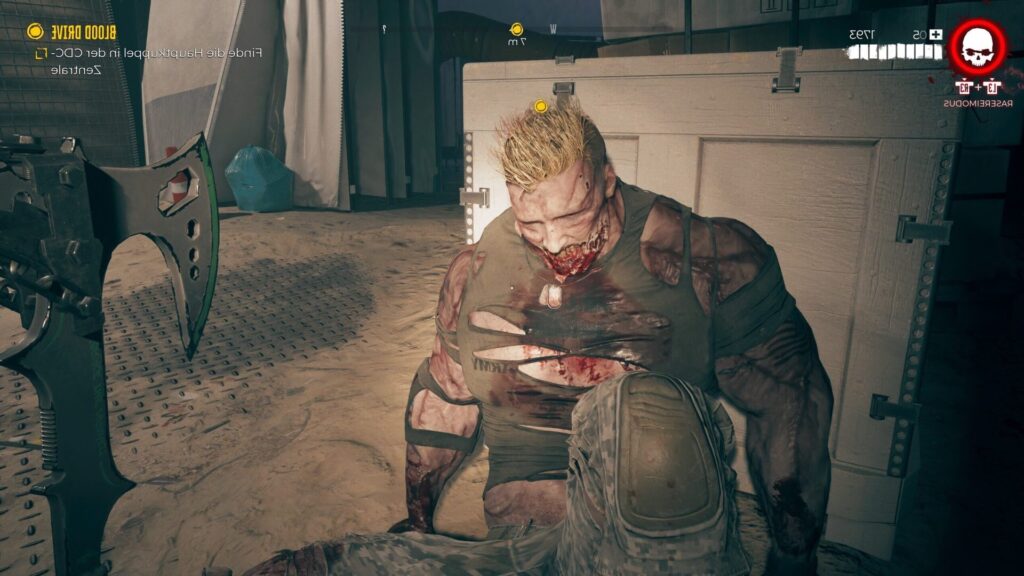Viewport: 1024px width, 576px height.
Task: Click the medkit plus icon
Action: 936,35
